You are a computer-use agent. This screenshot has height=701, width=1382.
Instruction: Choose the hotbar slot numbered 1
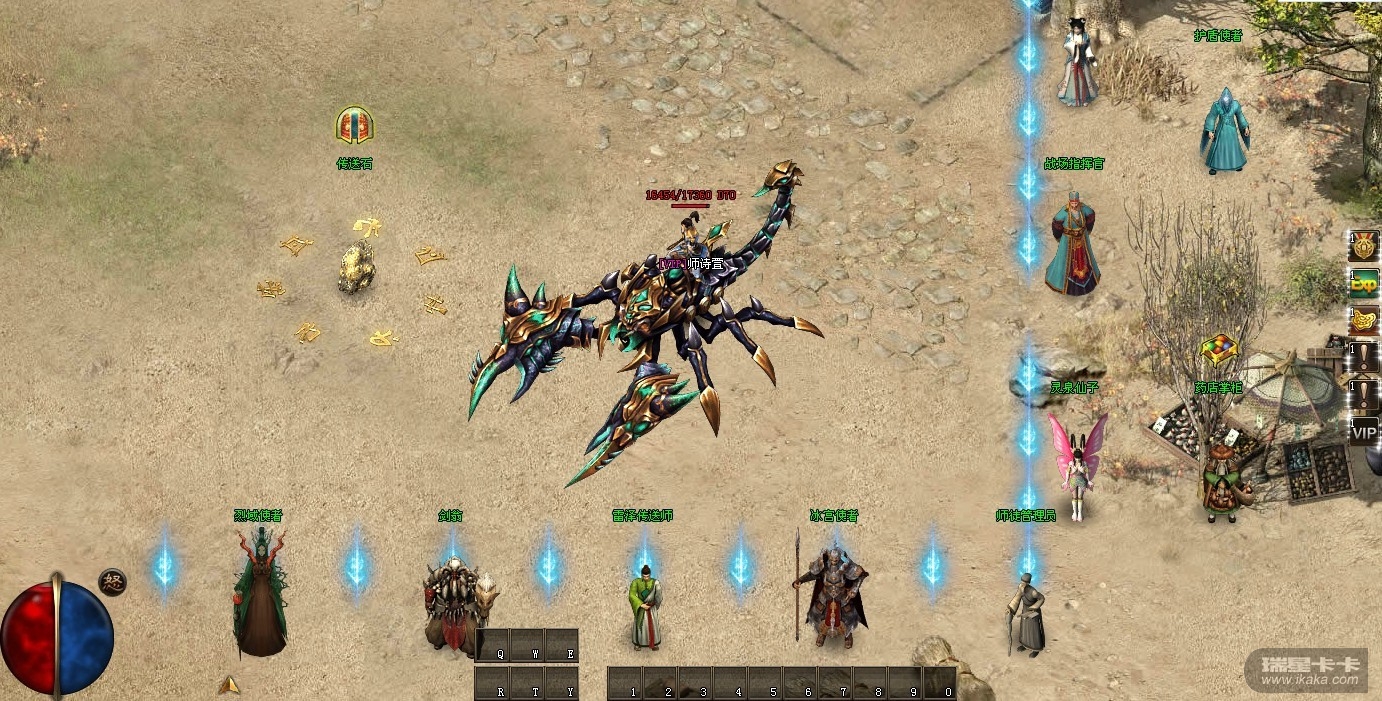(x=625, y=684)
